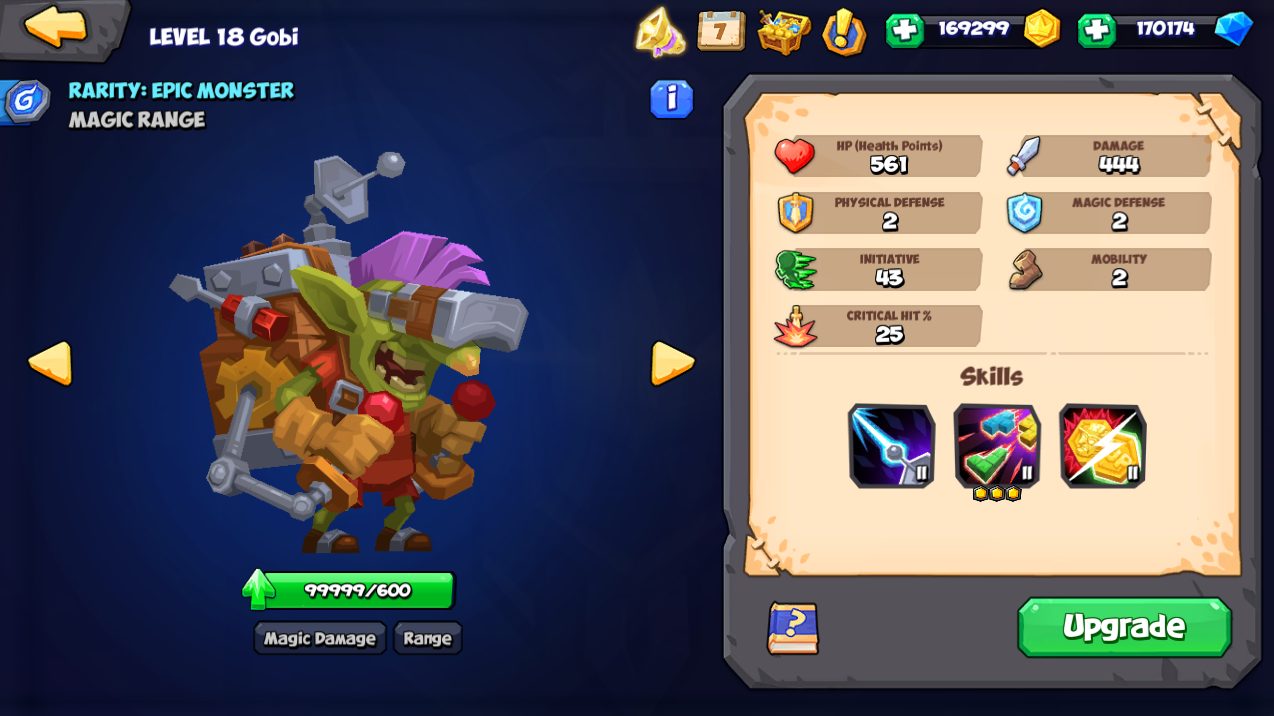1274x716 pixels.
Task: Open the blue info button
Action: point(671,99)
